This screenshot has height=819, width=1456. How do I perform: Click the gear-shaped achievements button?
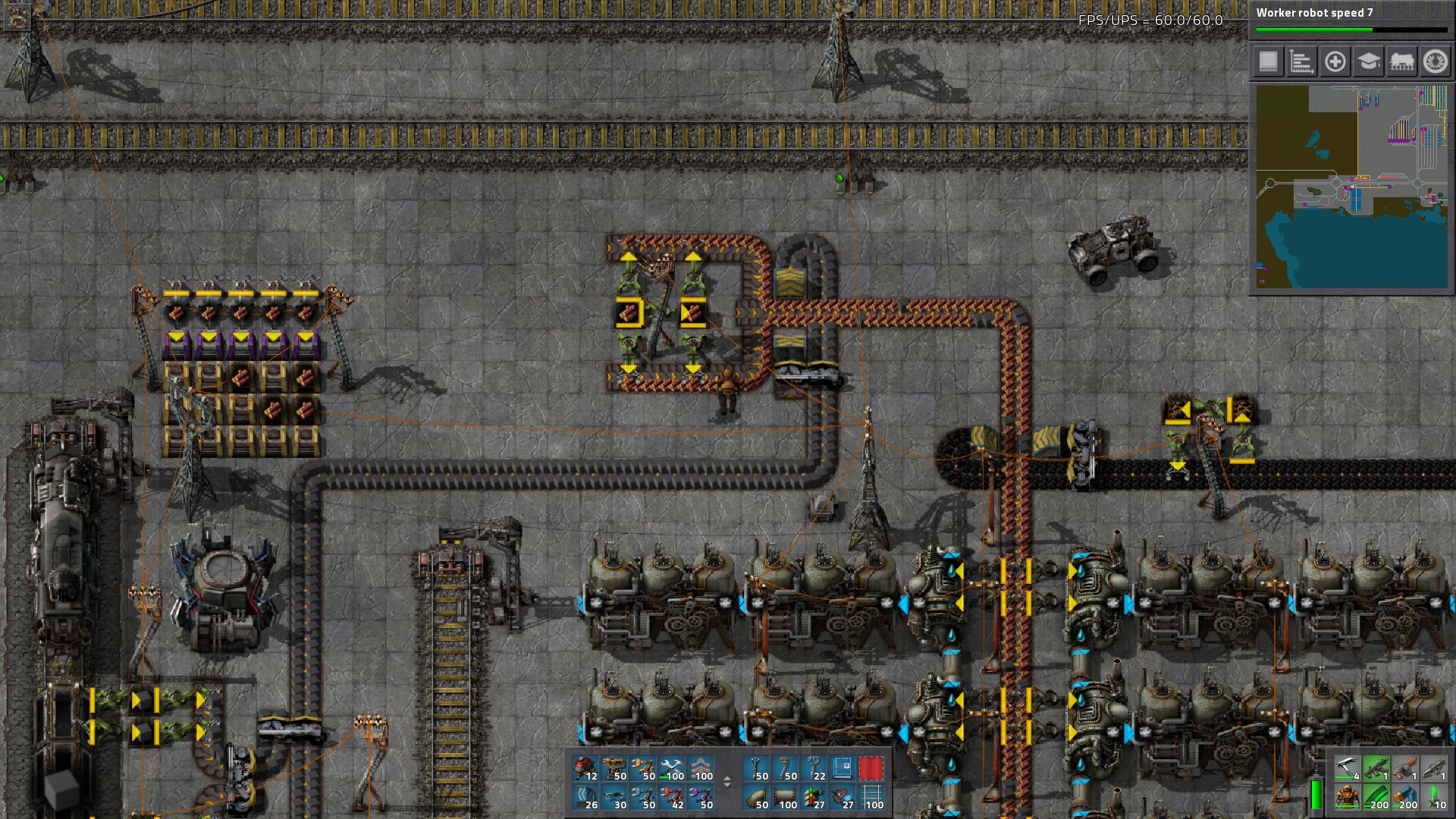tap(1436, 61)
